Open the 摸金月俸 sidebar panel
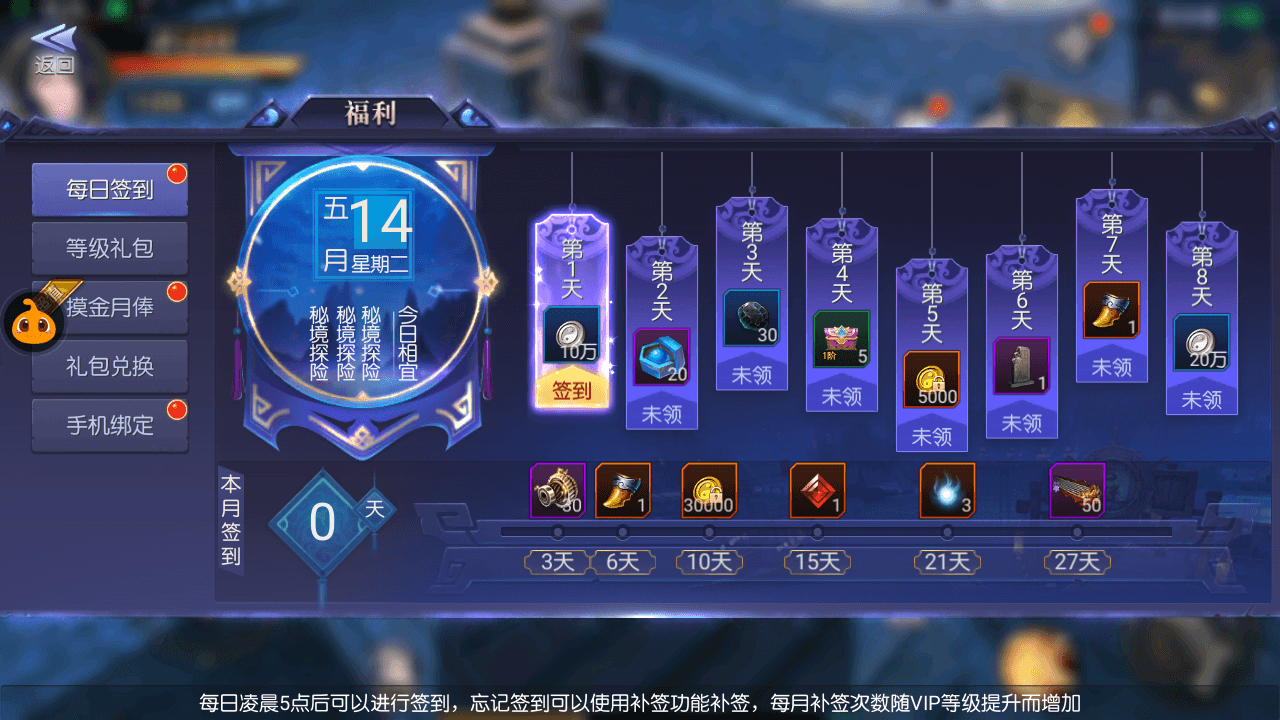 [110, 307]
